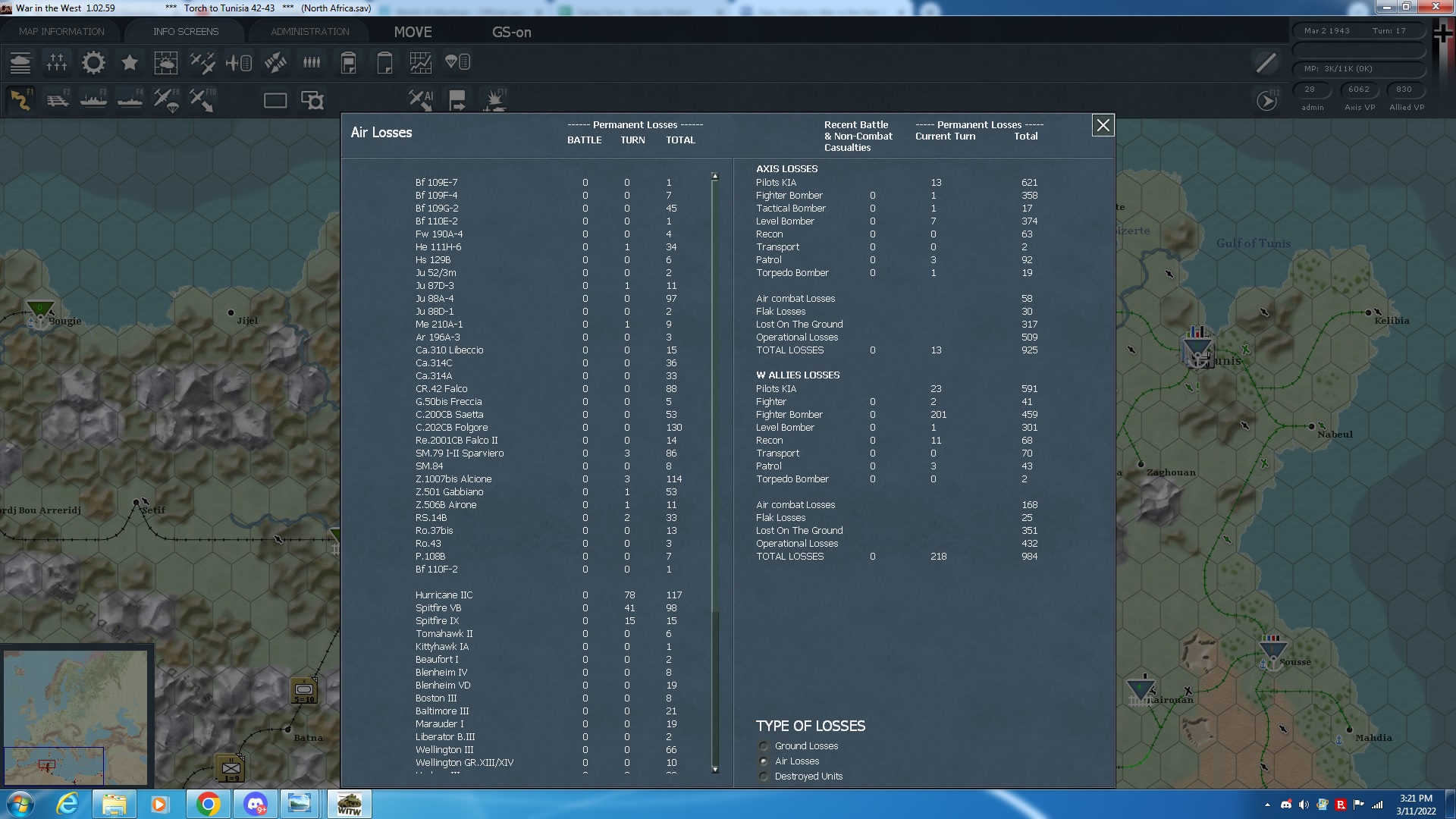Select the Destroyed Units radio button

click(763, 777)
